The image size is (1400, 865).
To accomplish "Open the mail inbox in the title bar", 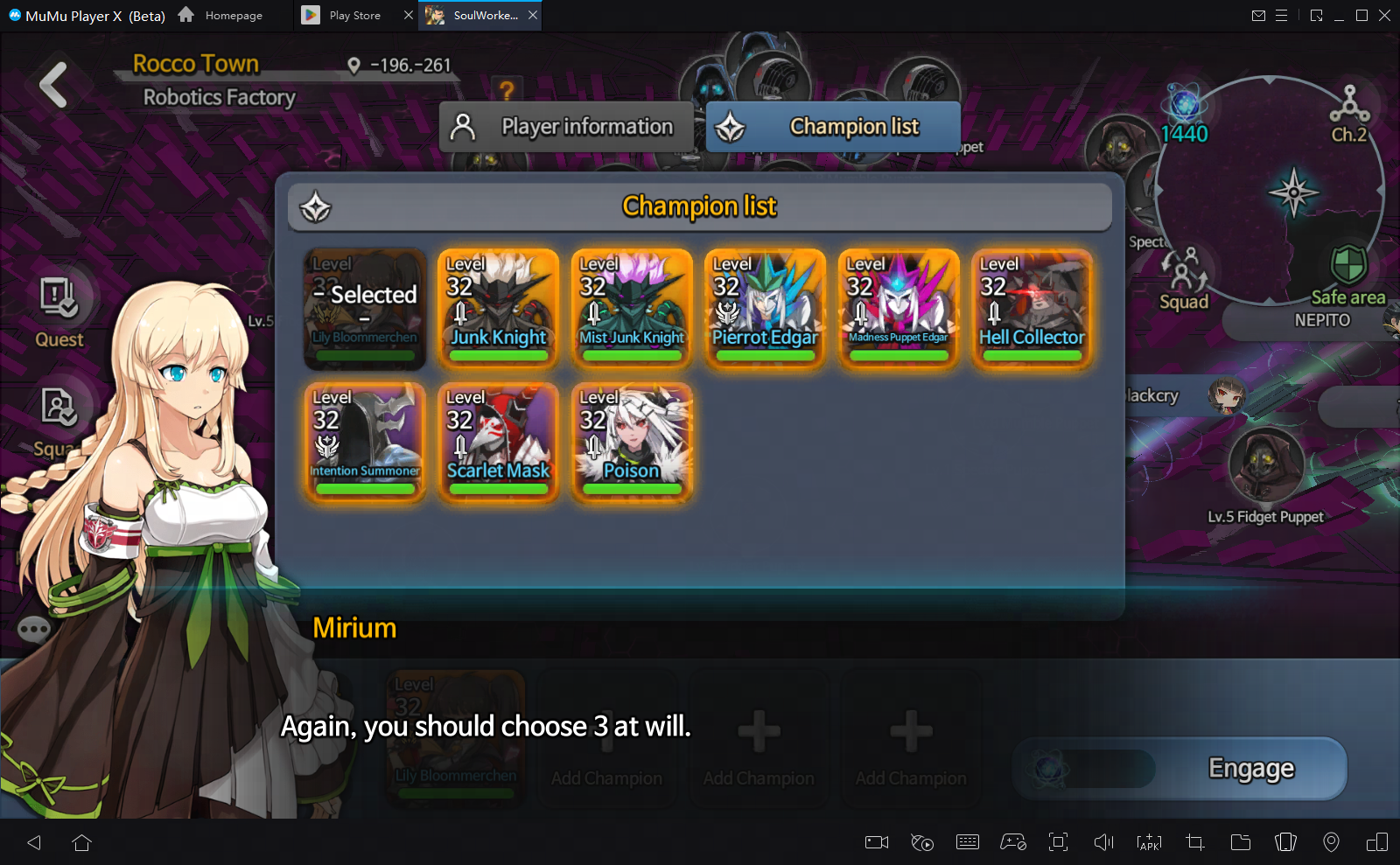I will tap(1260, 15).
